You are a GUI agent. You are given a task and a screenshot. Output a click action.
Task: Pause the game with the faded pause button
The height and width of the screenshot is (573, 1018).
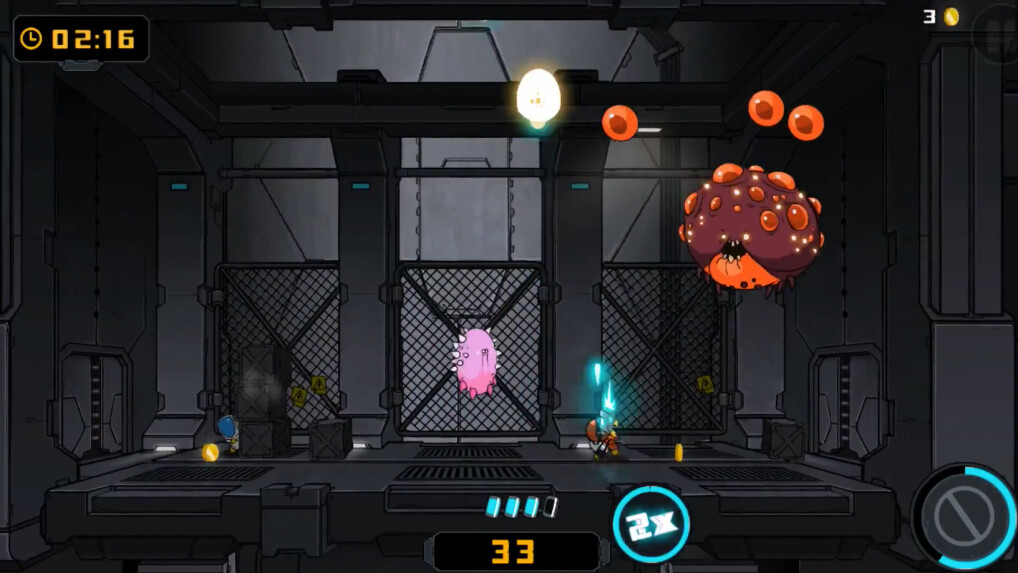tap(996, 32)
